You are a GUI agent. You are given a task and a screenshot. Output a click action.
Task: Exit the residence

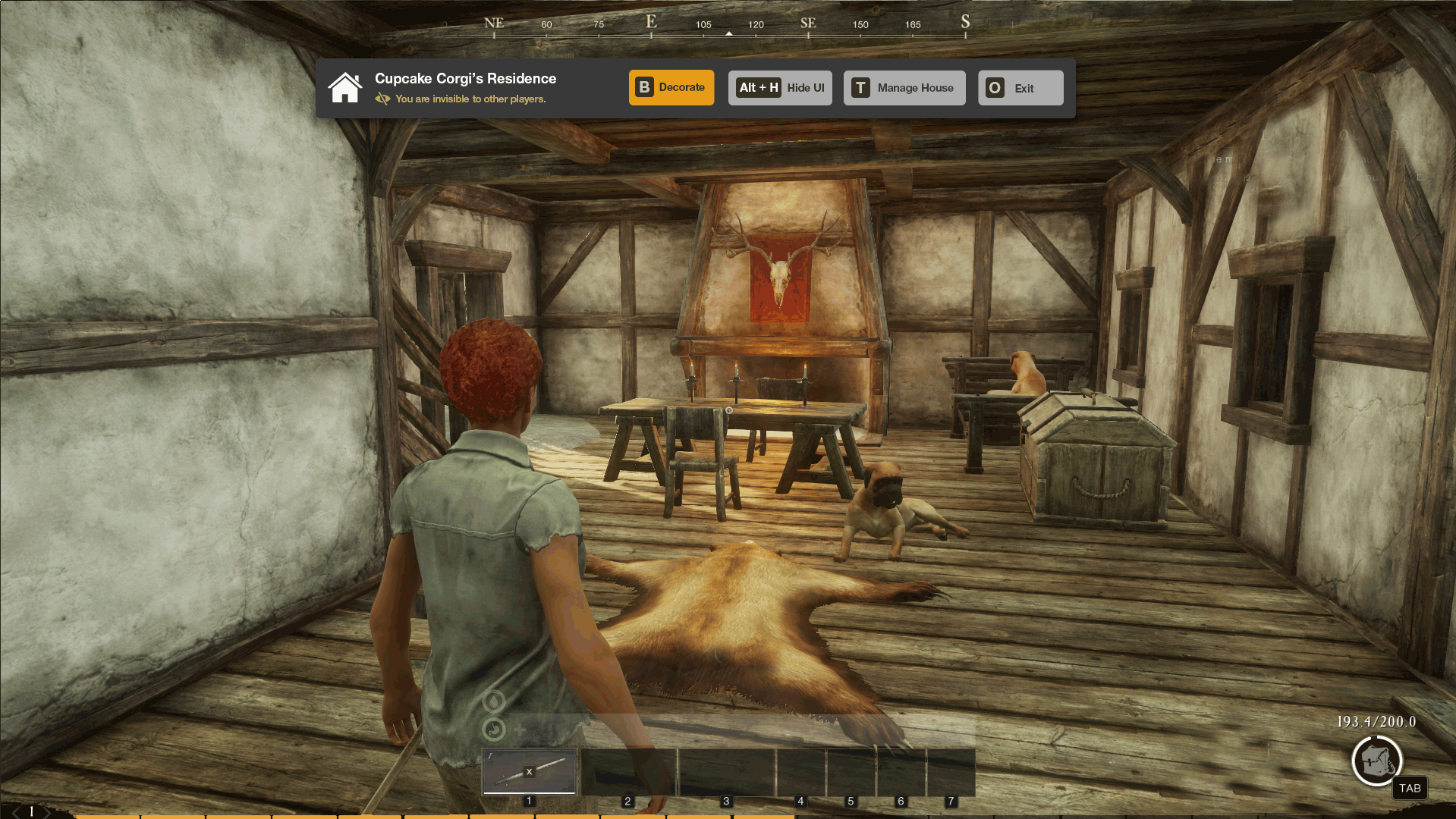pyautogui.click(x=1020, y=88)
